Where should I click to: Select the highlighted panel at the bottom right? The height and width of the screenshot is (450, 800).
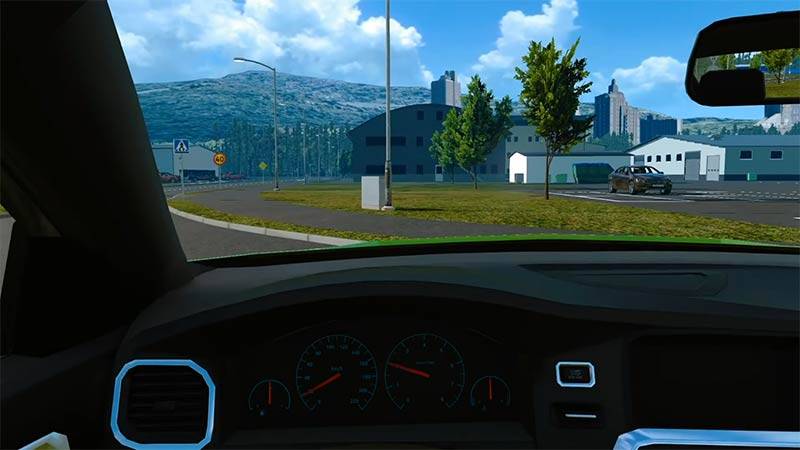coord(705,439)
